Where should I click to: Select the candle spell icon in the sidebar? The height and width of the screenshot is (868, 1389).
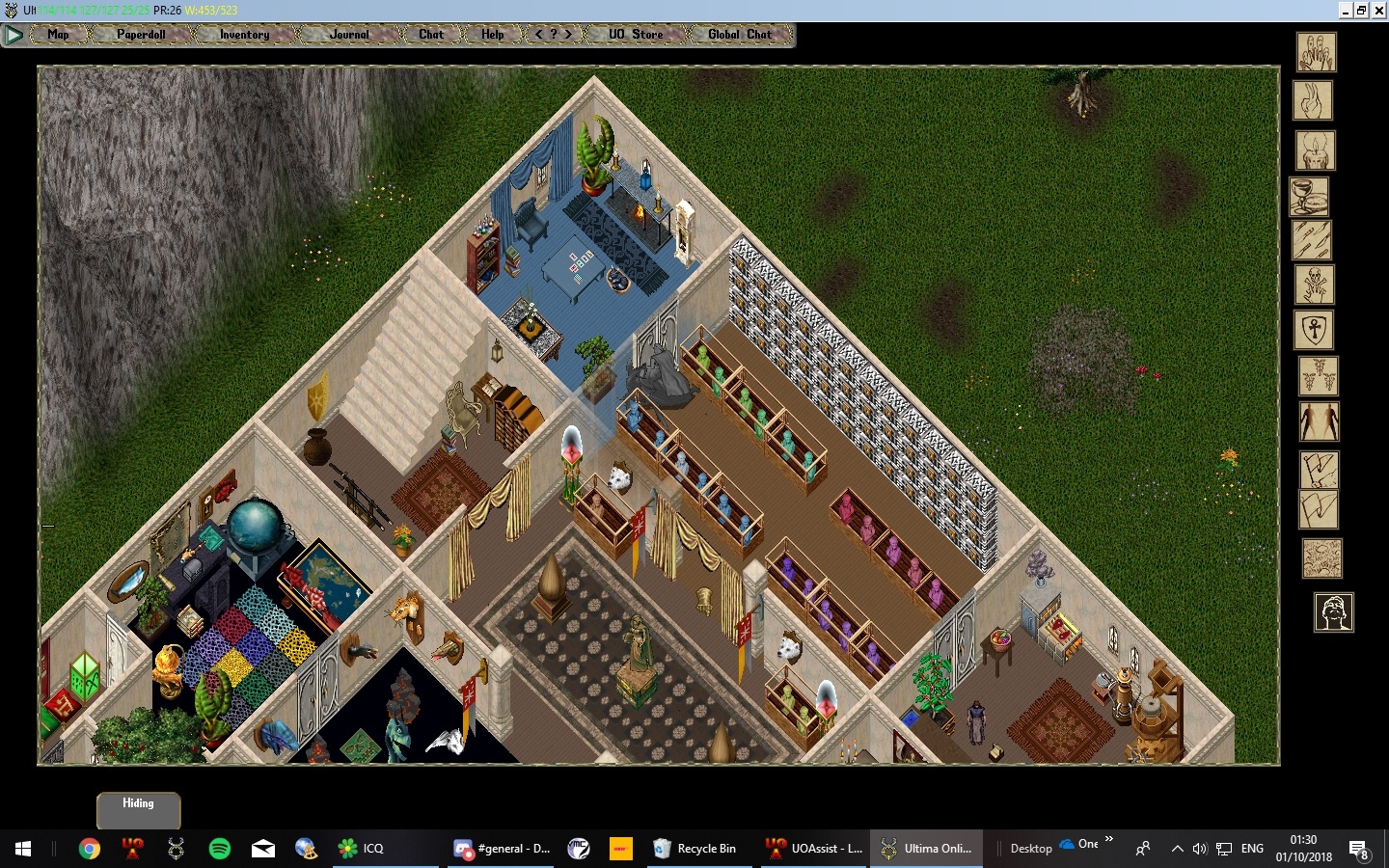click(x=1313, y=151)
